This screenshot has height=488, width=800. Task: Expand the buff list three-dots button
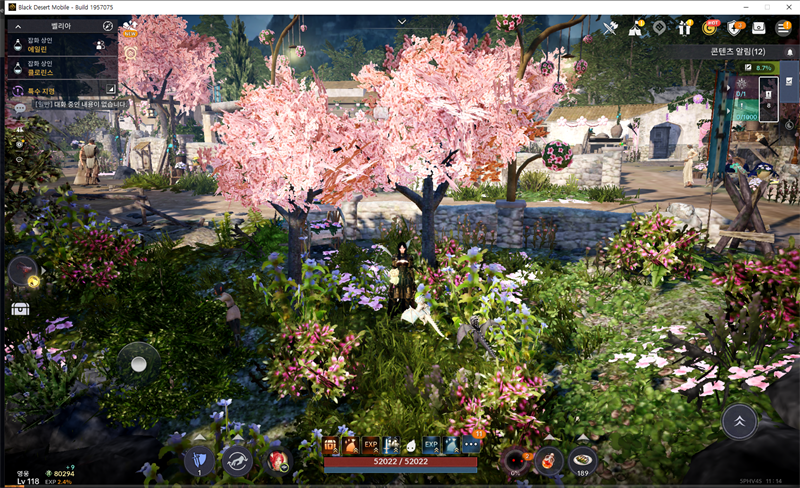click(x=471, y=446)
